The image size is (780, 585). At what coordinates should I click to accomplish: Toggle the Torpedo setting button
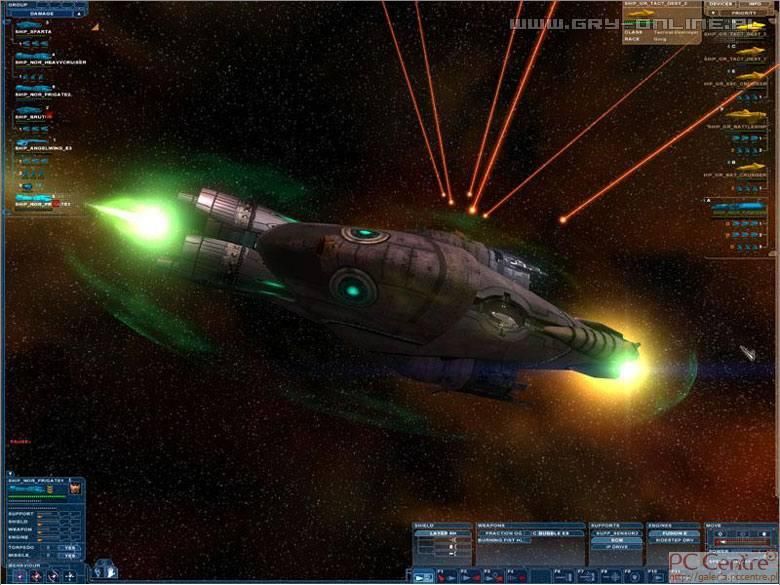[68, 547]
